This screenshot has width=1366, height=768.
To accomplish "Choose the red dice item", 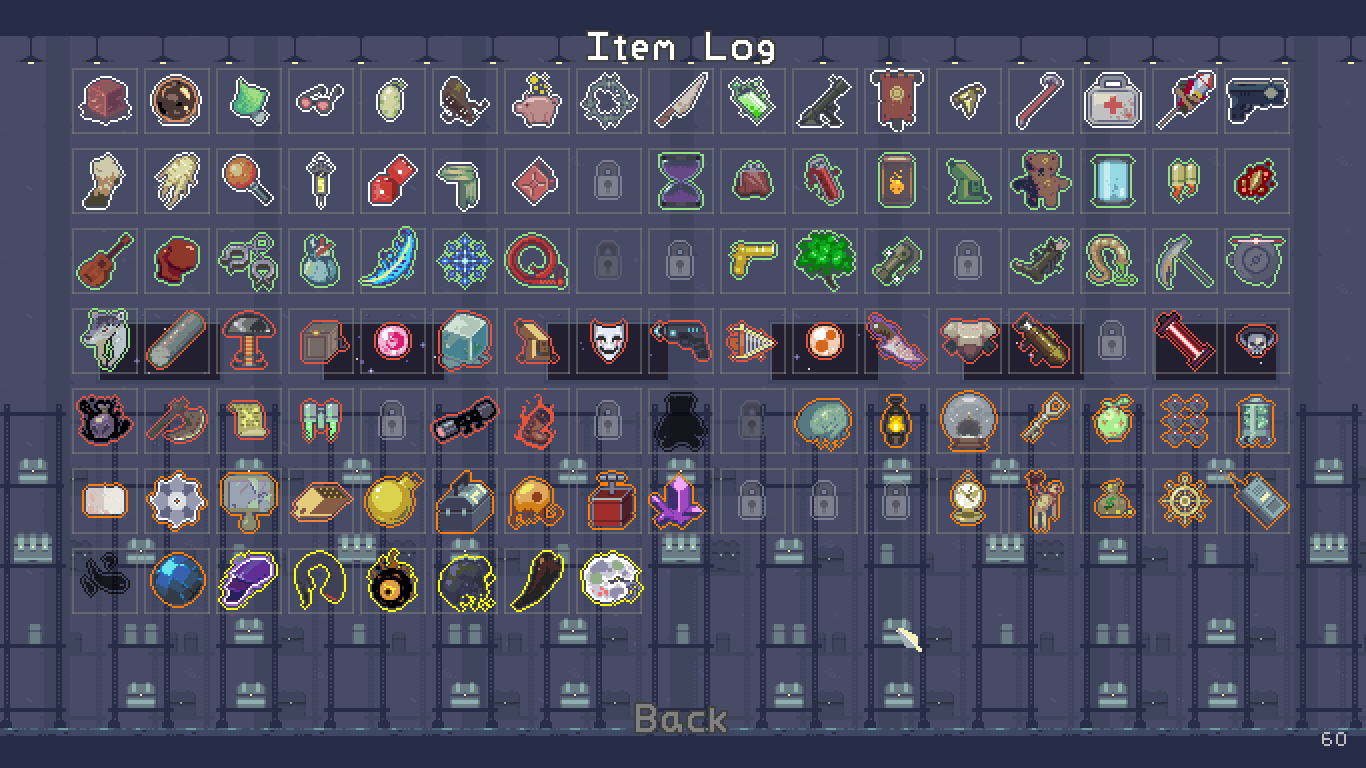I will (391, 181).
